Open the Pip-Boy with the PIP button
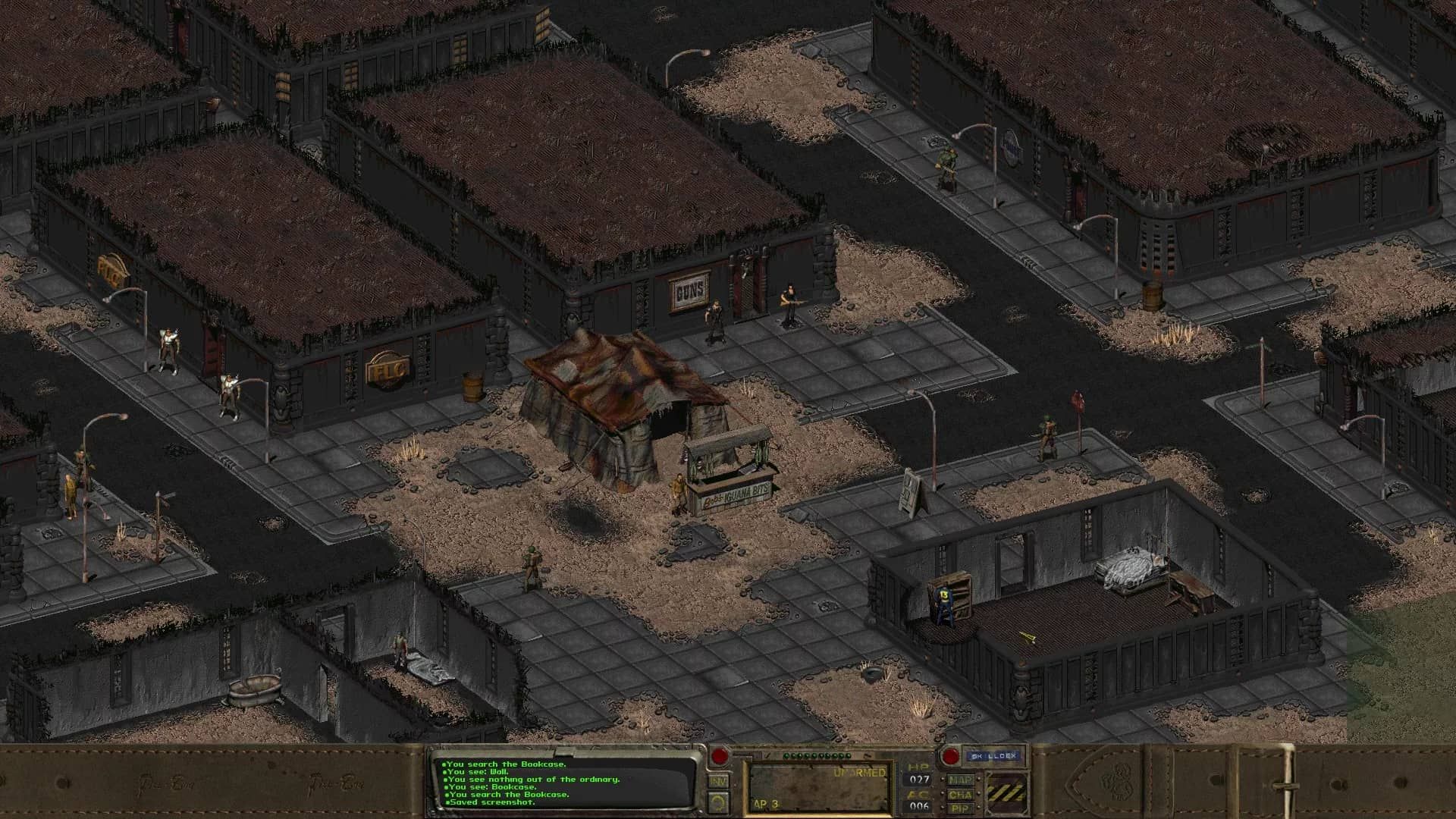The width and height of the screenshot is (1456, 819). [x=961, y=808]
